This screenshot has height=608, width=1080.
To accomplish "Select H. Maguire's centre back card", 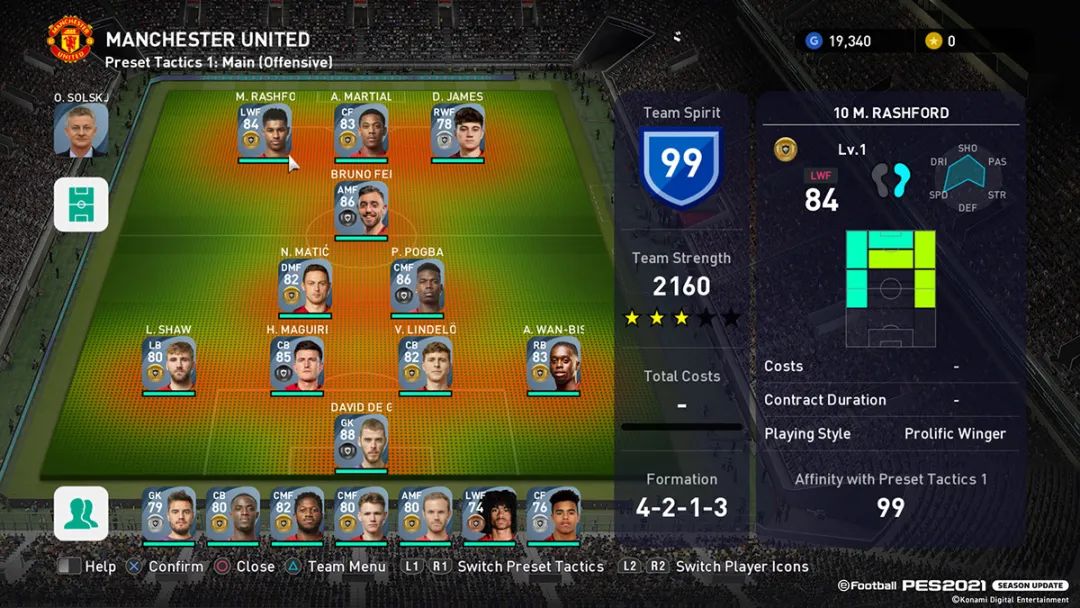I will point(297,364).
